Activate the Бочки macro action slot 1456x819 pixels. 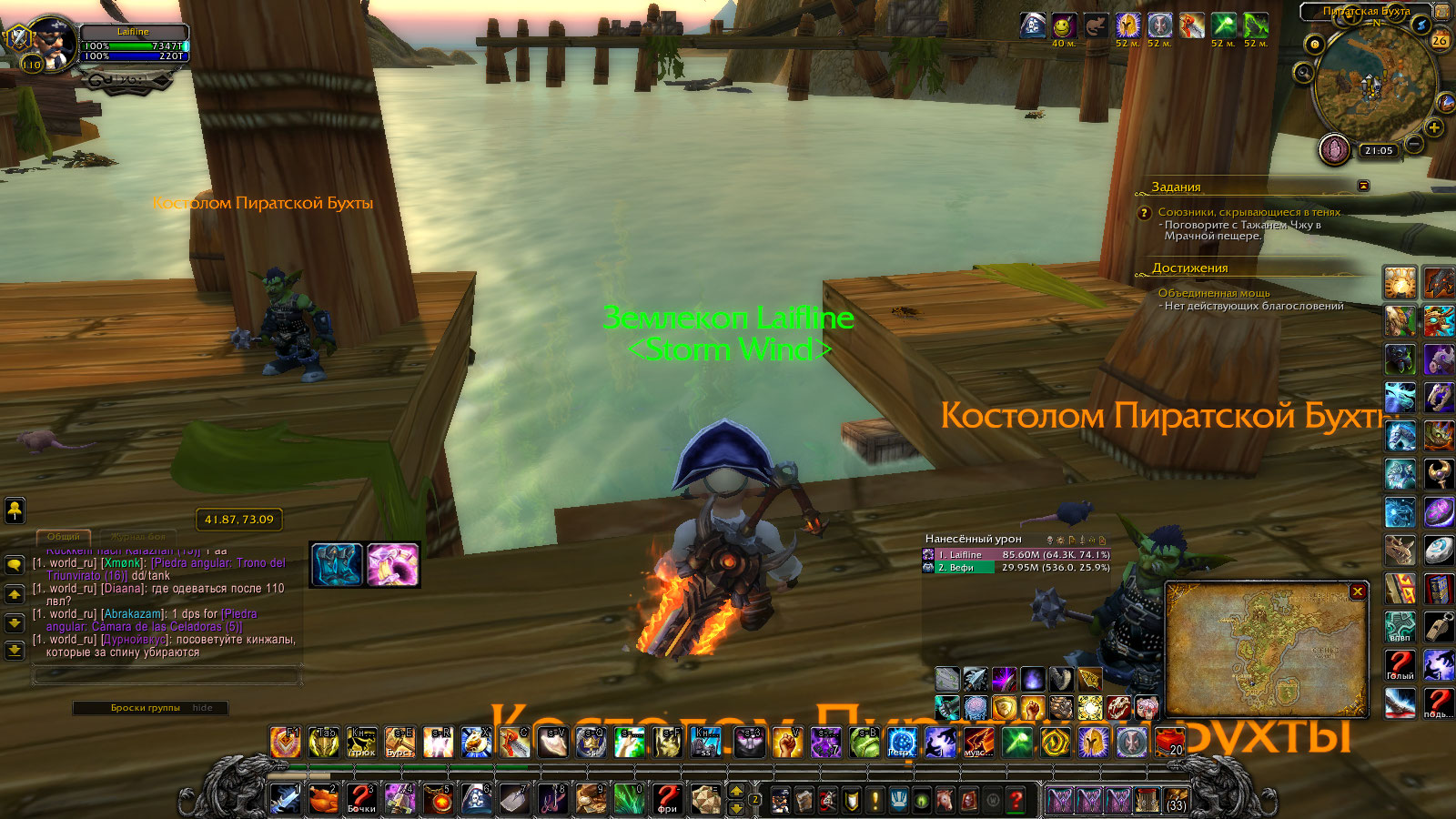[361, 799]
